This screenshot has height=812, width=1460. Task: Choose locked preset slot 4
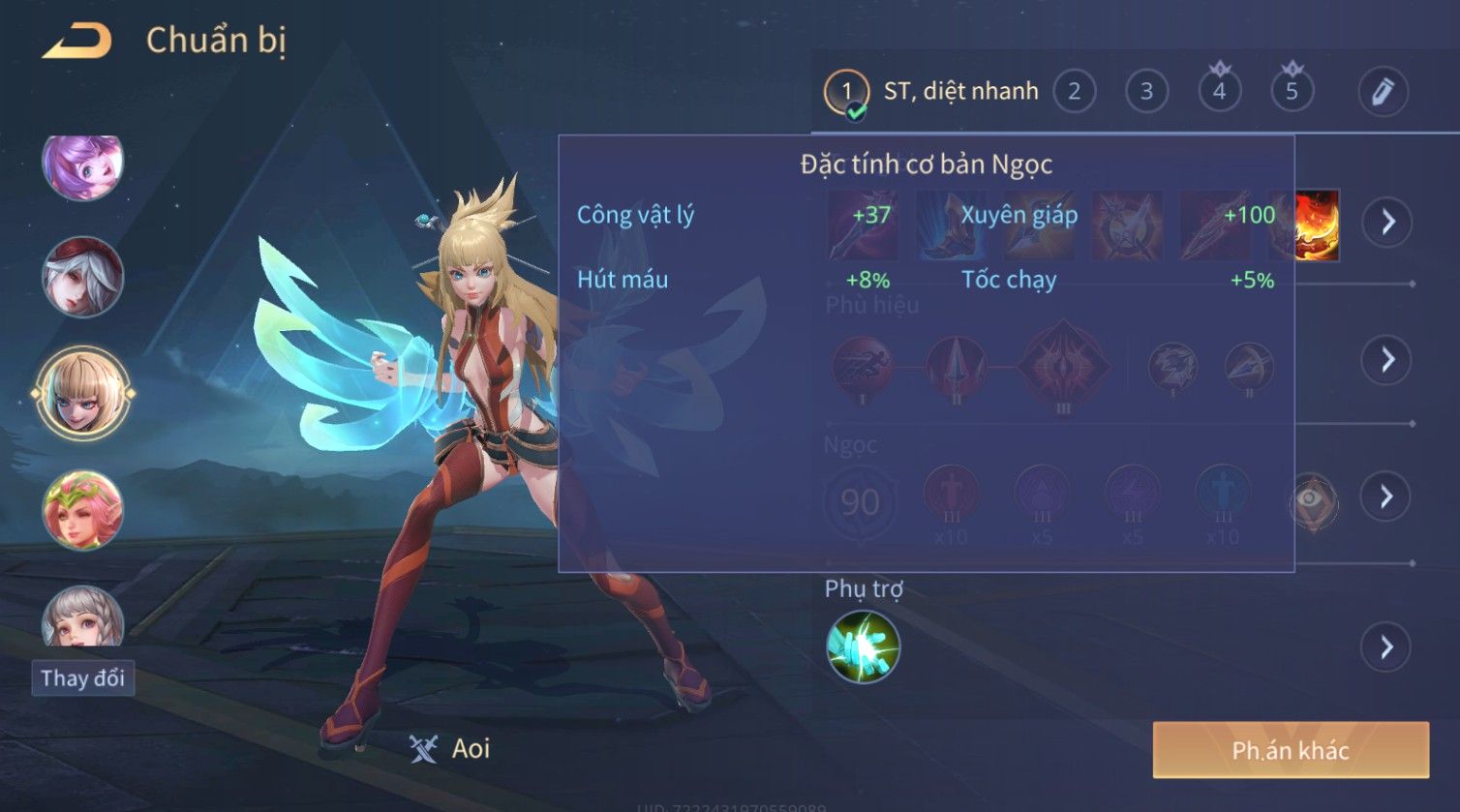(1219, 92)
